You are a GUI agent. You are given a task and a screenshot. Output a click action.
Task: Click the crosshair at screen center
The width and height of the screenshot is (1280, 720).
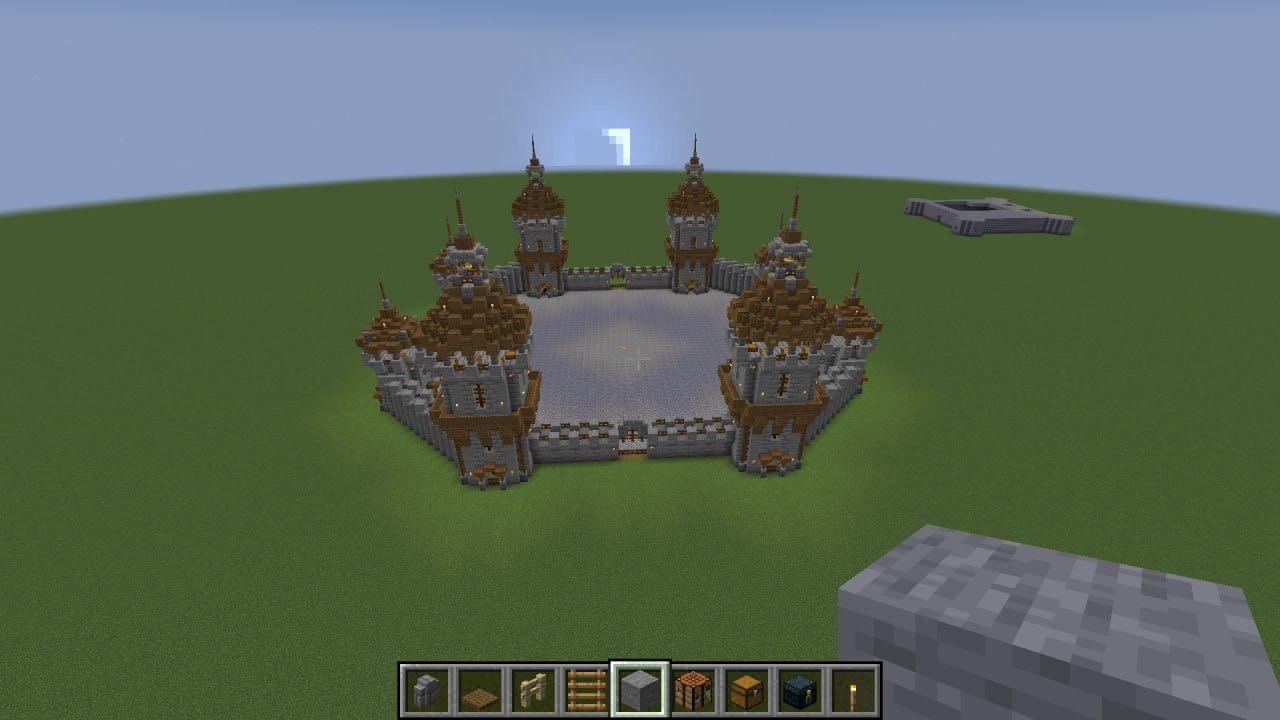[640, 360]
